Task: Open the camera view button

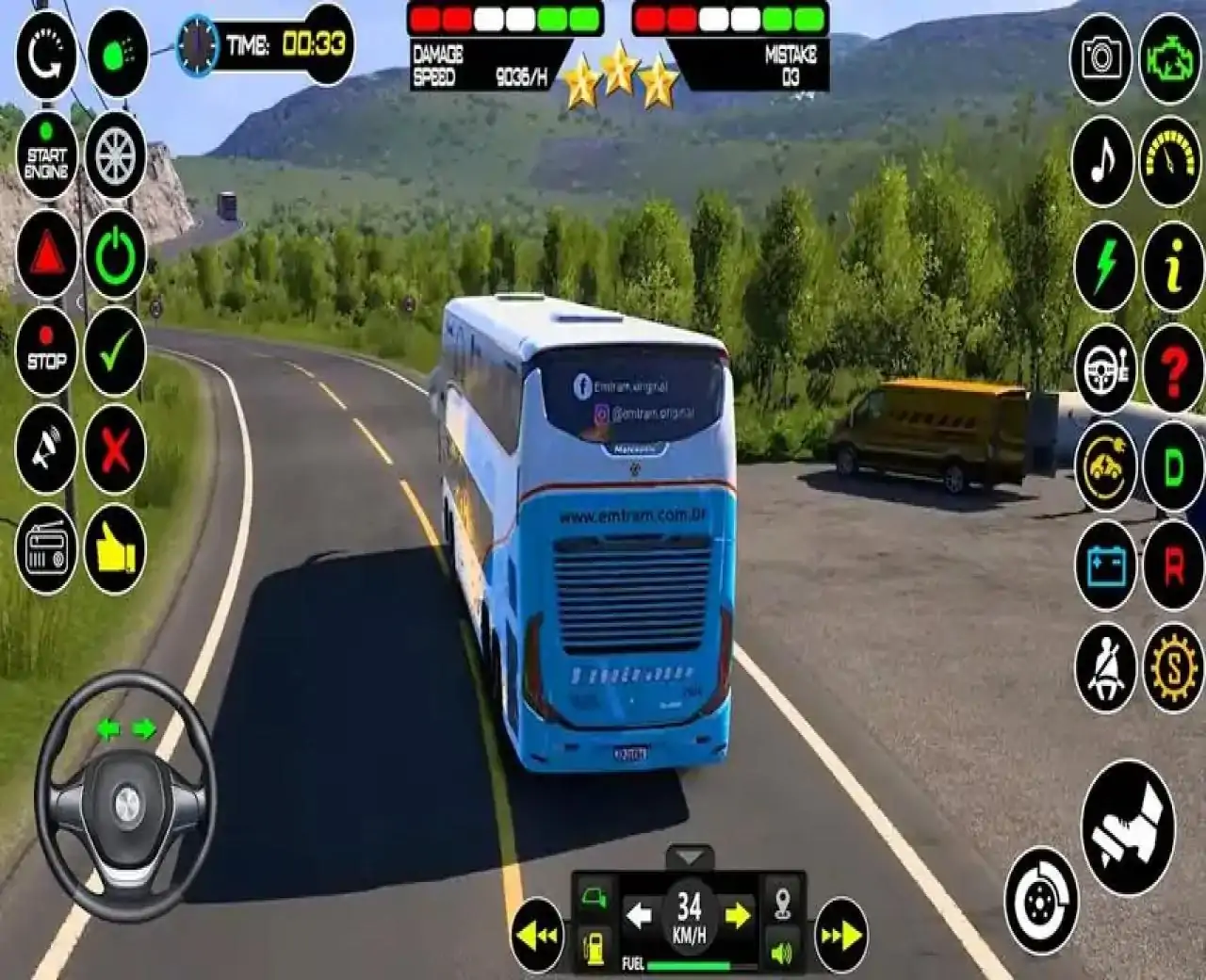Action: [1100, 58]
